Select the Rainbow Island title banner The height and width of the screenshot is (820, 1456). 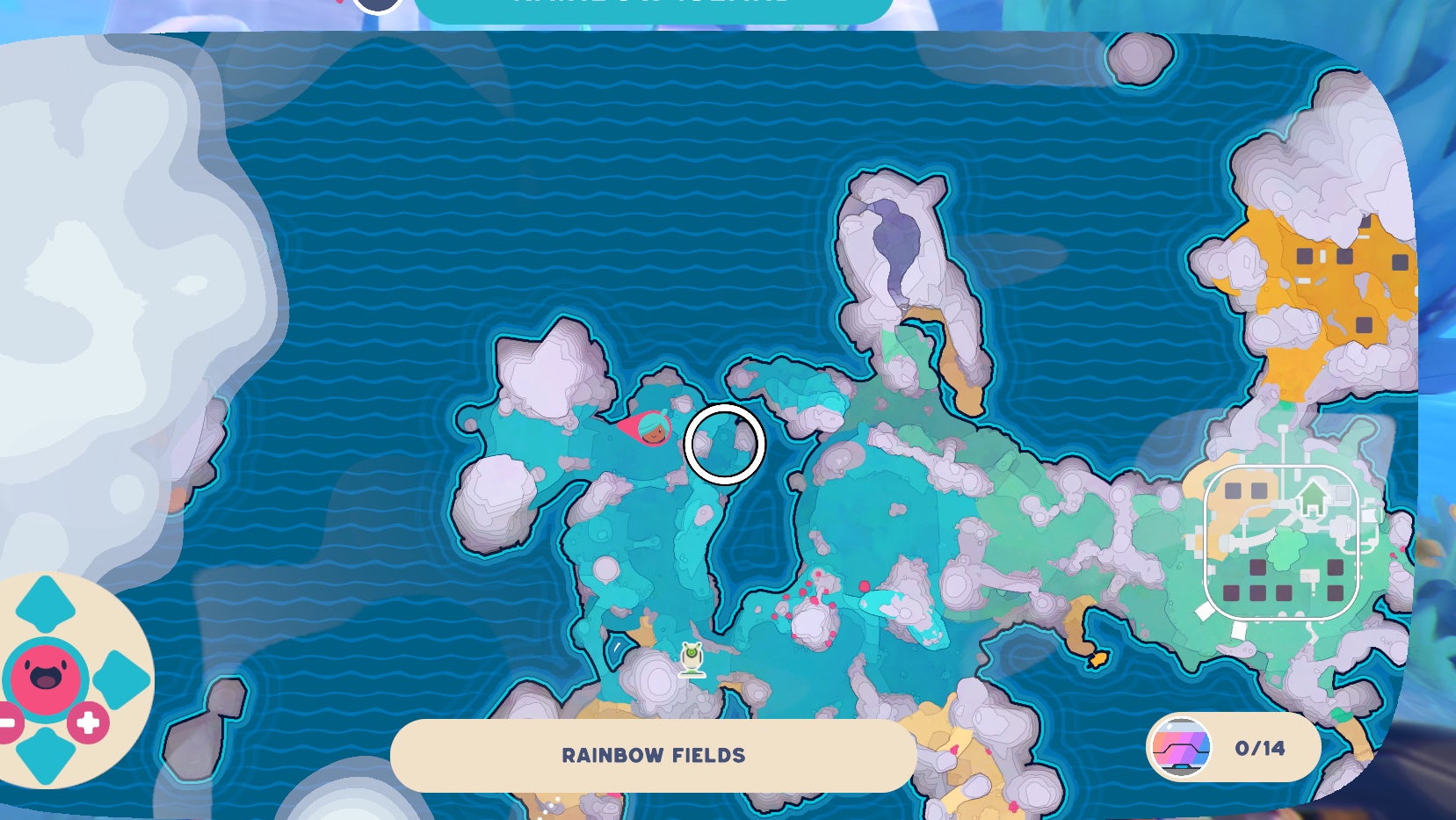(650, 6)
